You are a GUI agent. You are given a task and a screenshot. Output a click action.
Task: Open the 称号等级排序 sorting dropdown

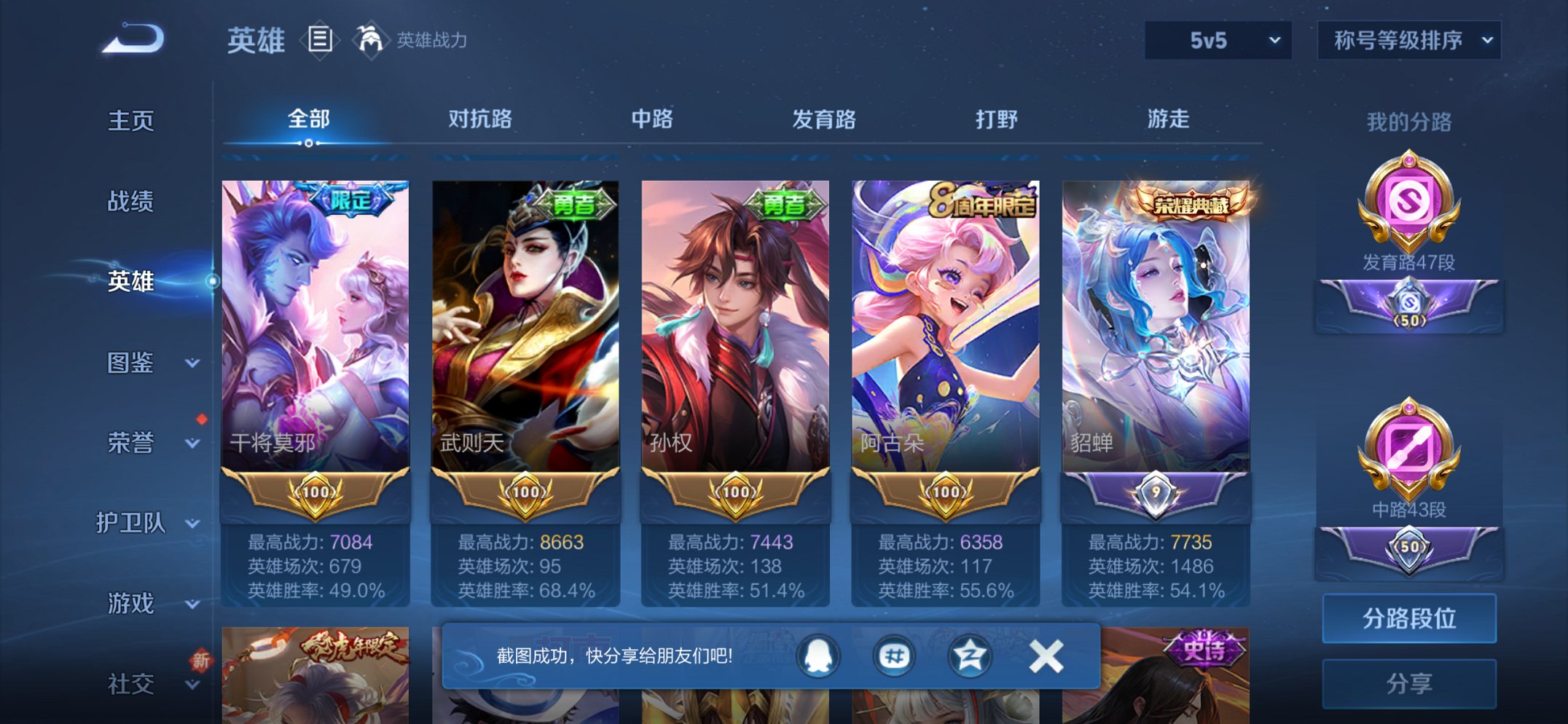point(1407,42)
